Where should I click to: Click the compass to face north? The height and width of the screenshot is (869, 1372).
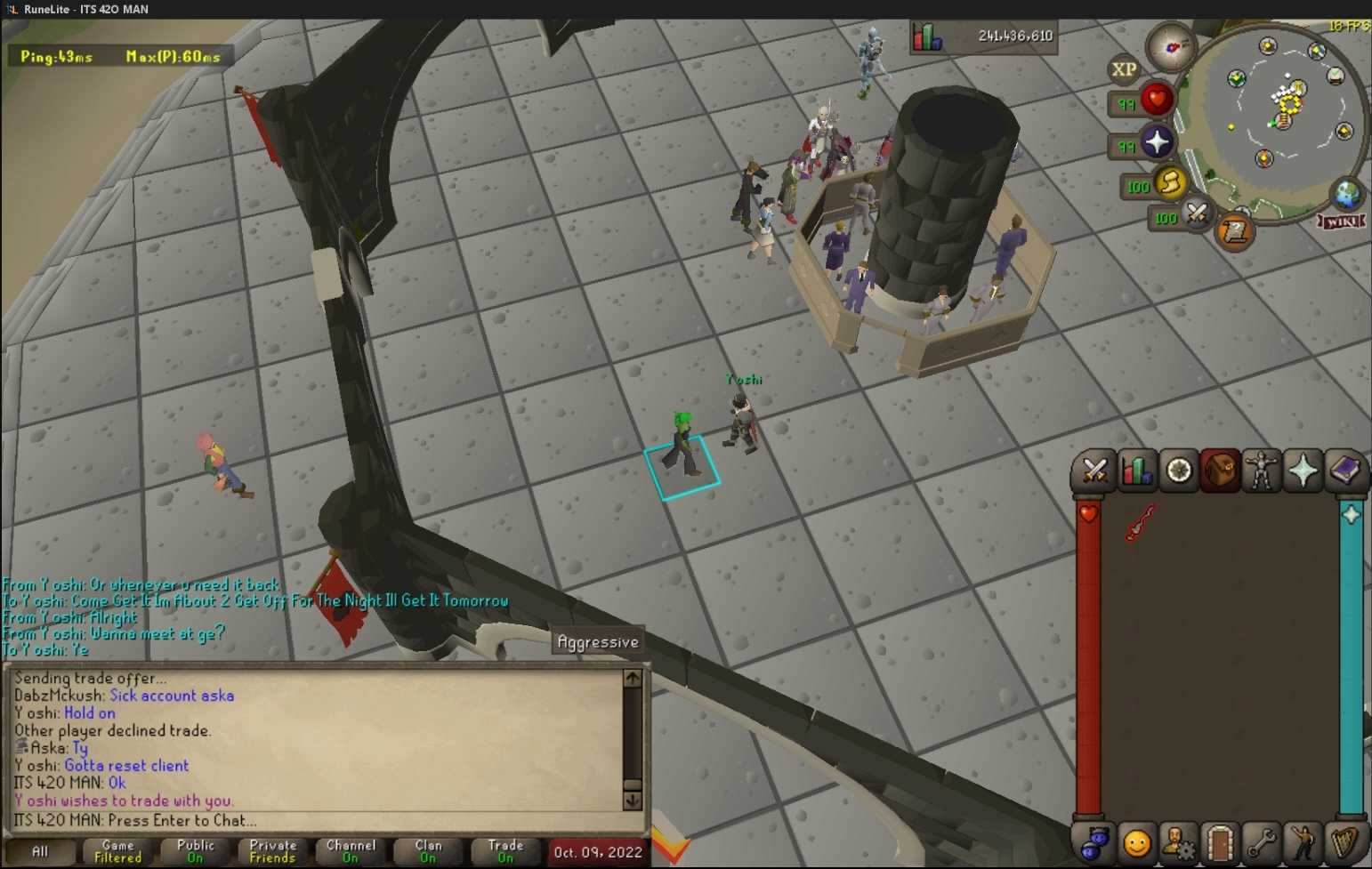(1171, 47)
